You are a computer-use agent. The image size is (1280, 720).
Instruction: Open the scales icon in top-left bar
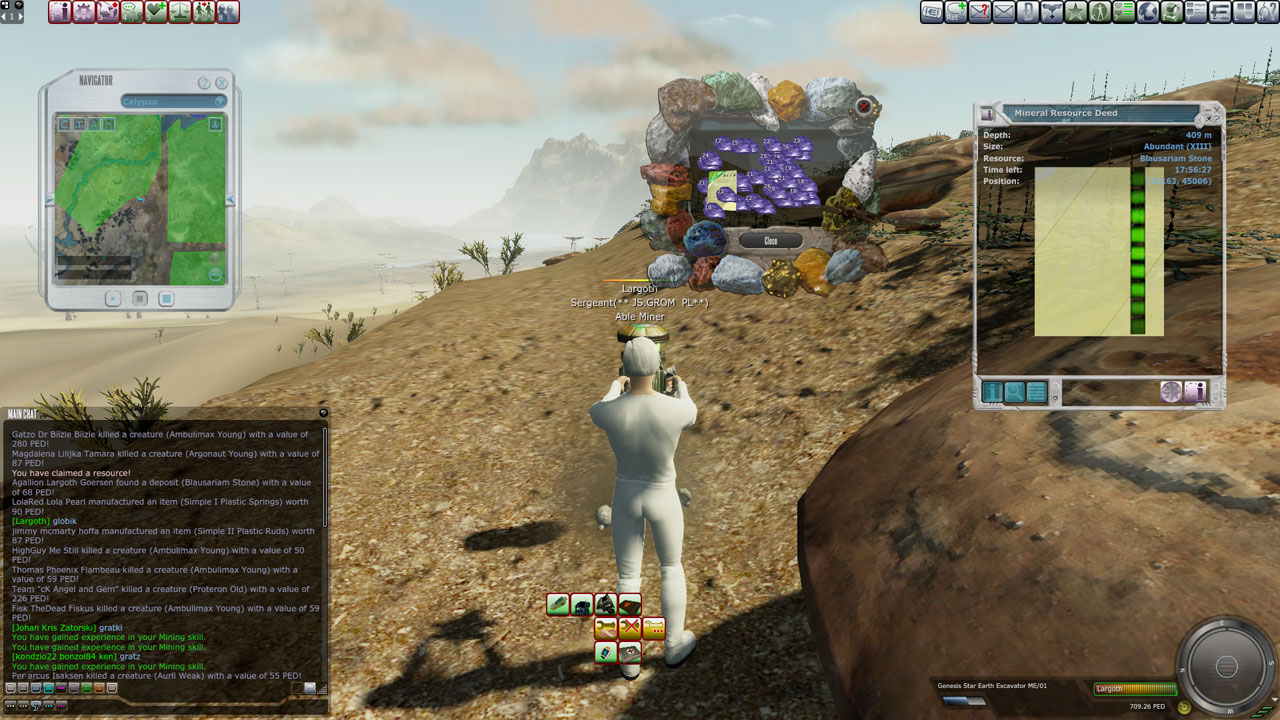(180, 12)
